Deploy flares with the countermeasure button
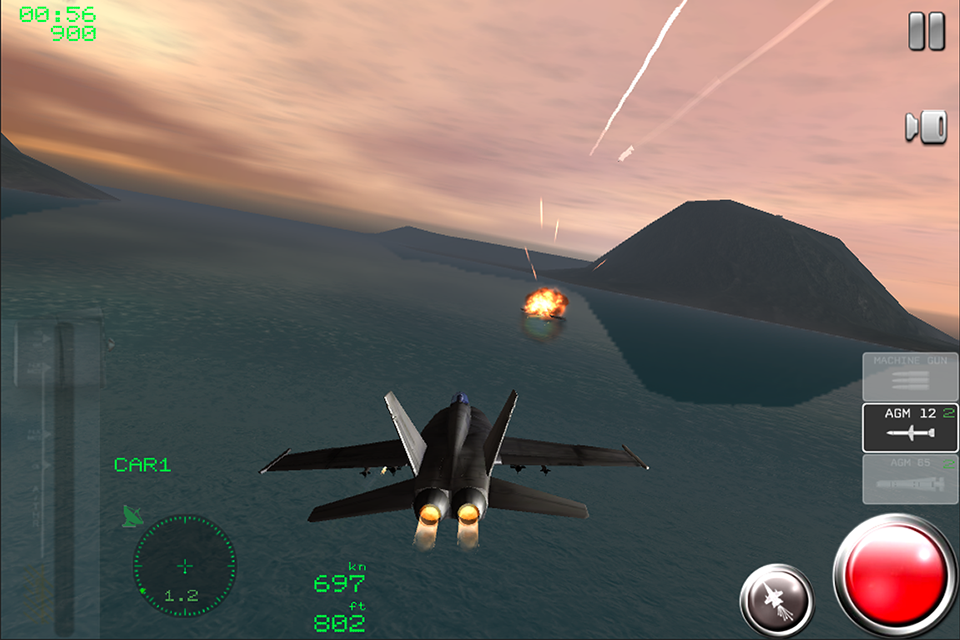This screenshot has height=640, width=960. [777, 601]
